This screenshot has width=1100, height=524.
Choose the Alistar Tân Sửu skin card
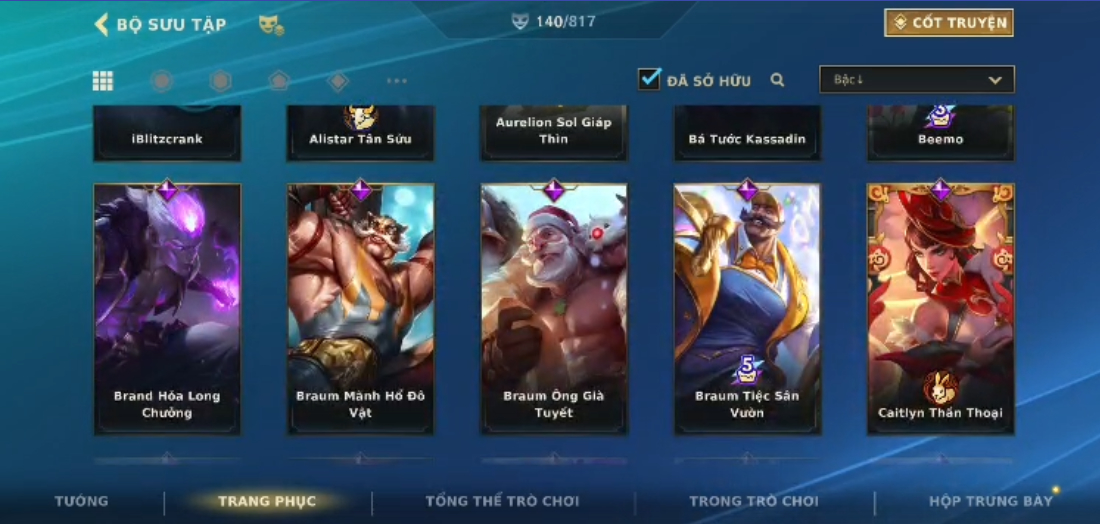pyautogui.click(x=360, y=133)
